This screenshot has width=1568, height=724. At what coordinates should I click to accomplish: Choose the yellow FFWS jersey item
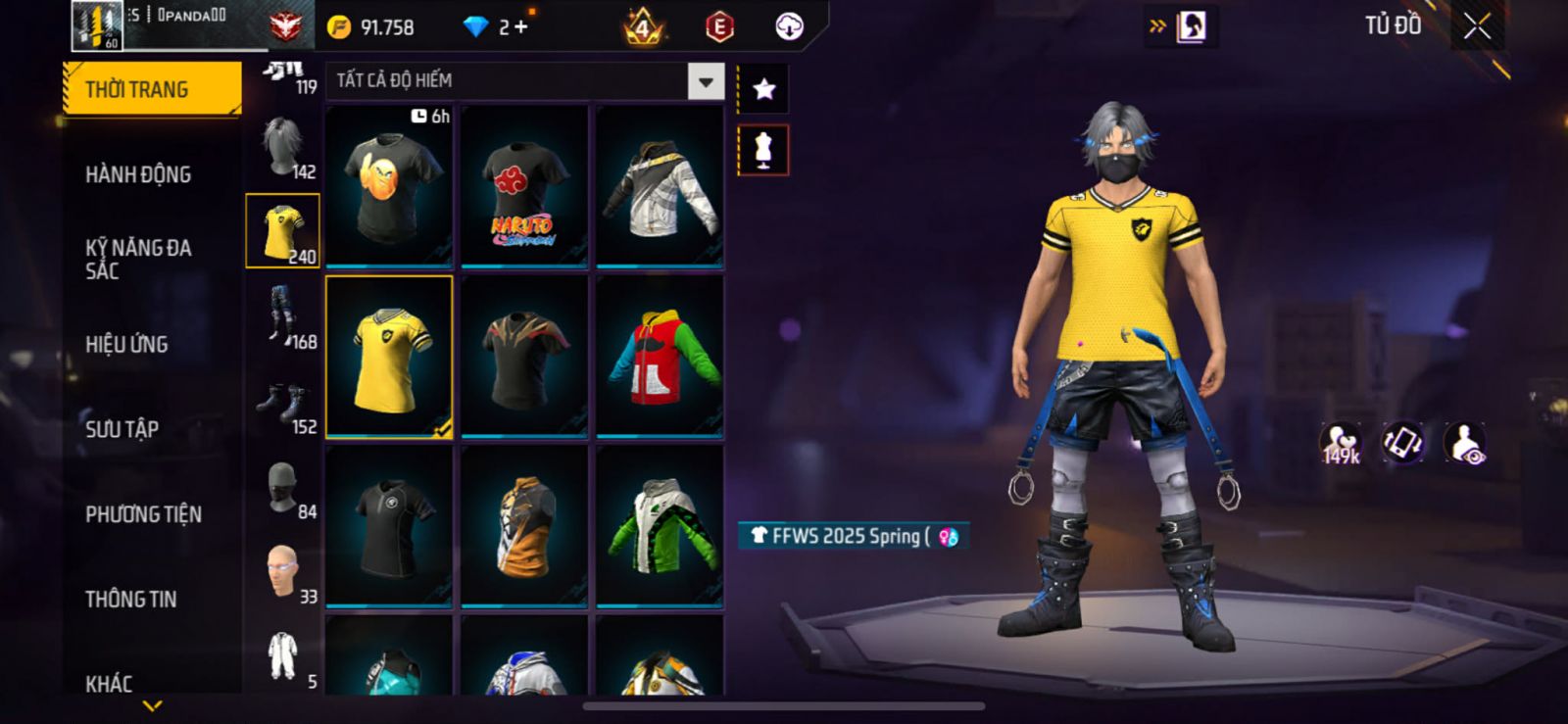pyautogui.click(x=389, y=357)
